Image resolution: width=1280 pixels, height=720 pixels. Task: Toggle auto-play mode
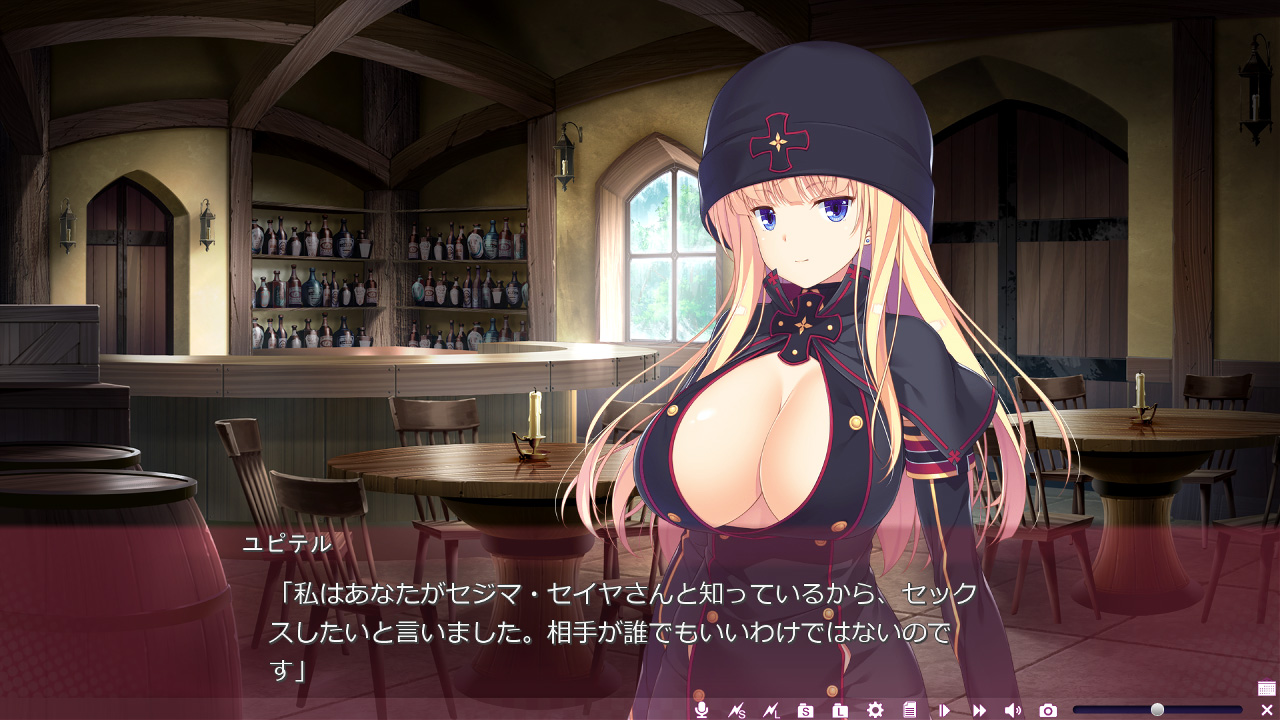[944, 710]
